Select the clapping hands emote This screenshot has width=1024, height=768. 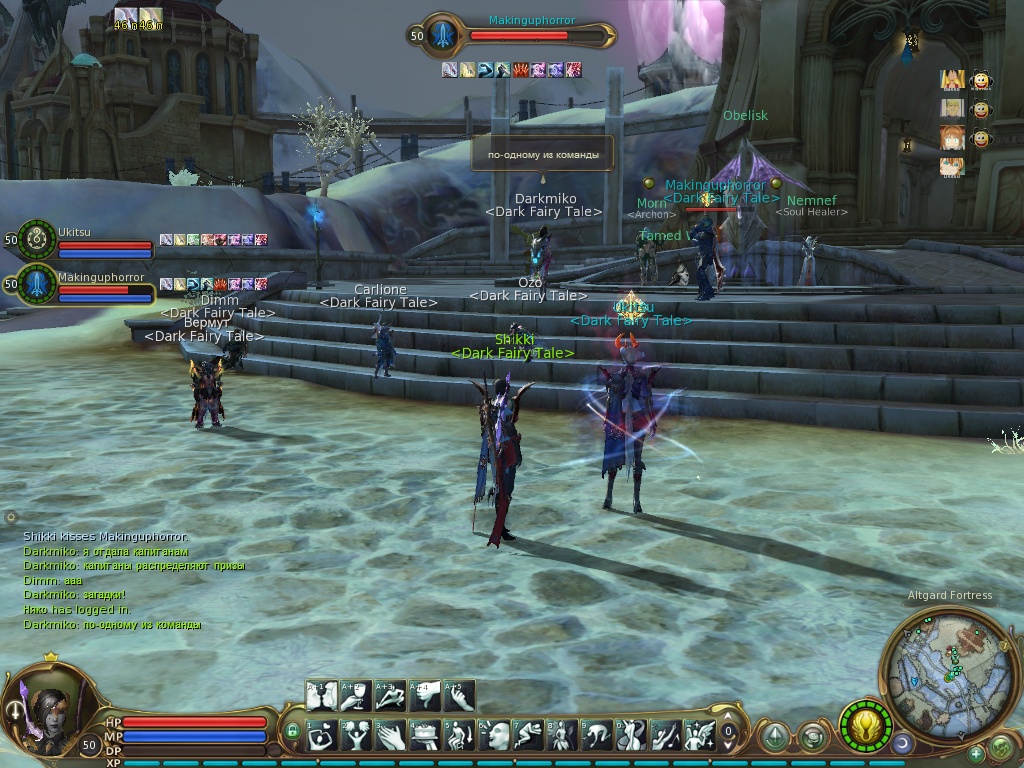(391, 736)
